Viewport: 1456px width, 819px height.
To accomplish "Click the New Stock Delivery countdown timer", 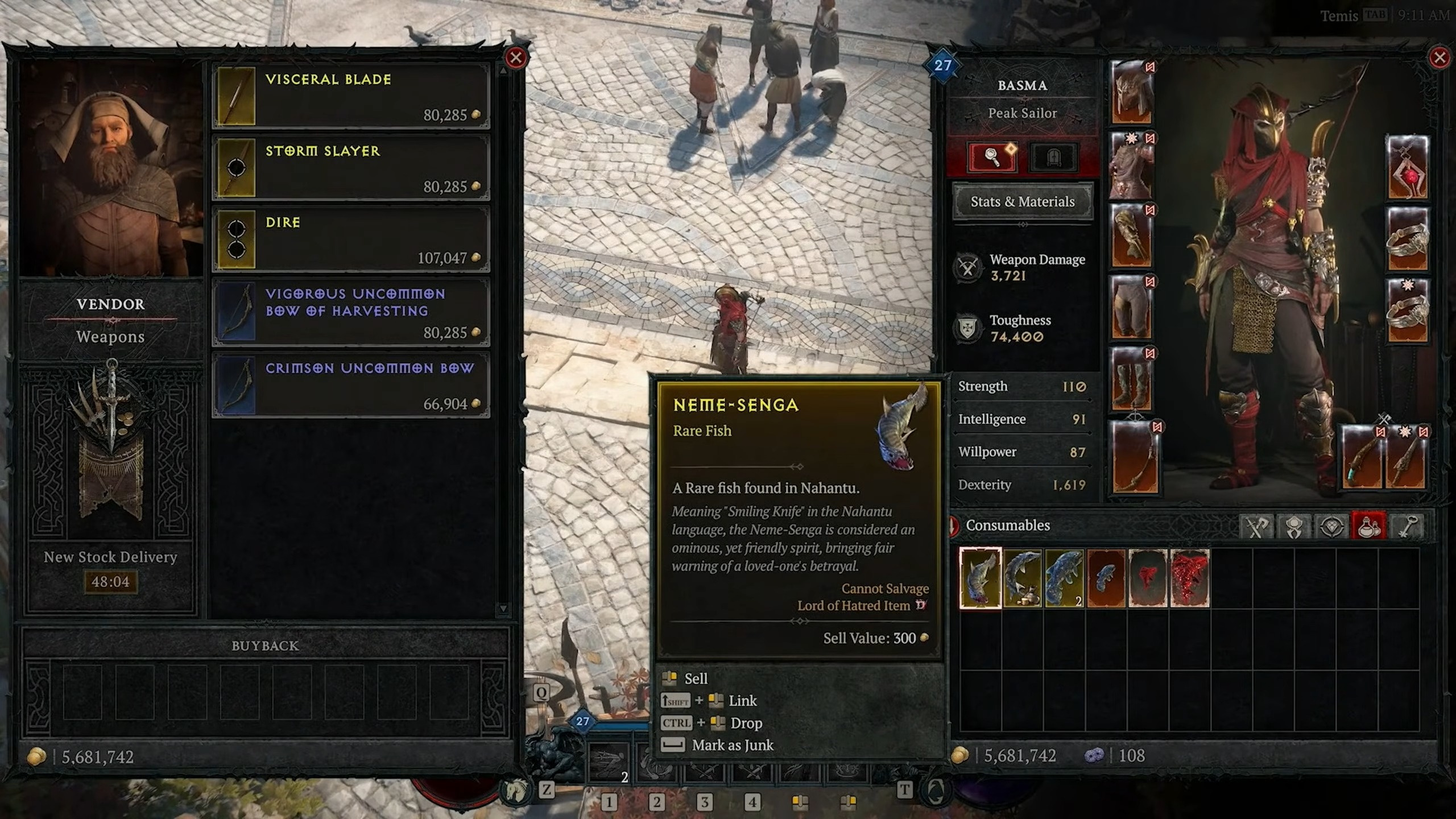I will pyautogui.click(x=111, y=581).
